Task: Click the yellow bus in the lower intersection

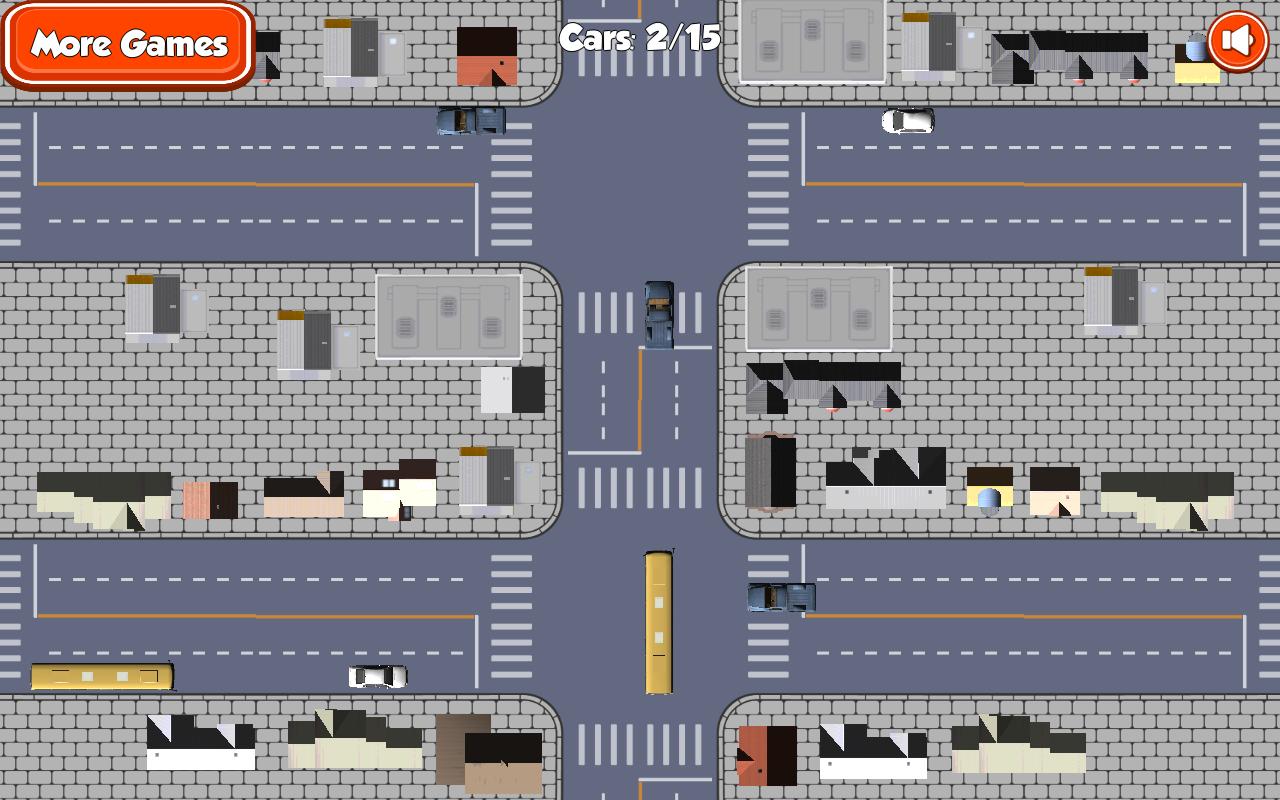Action: (x=658, y=620)
